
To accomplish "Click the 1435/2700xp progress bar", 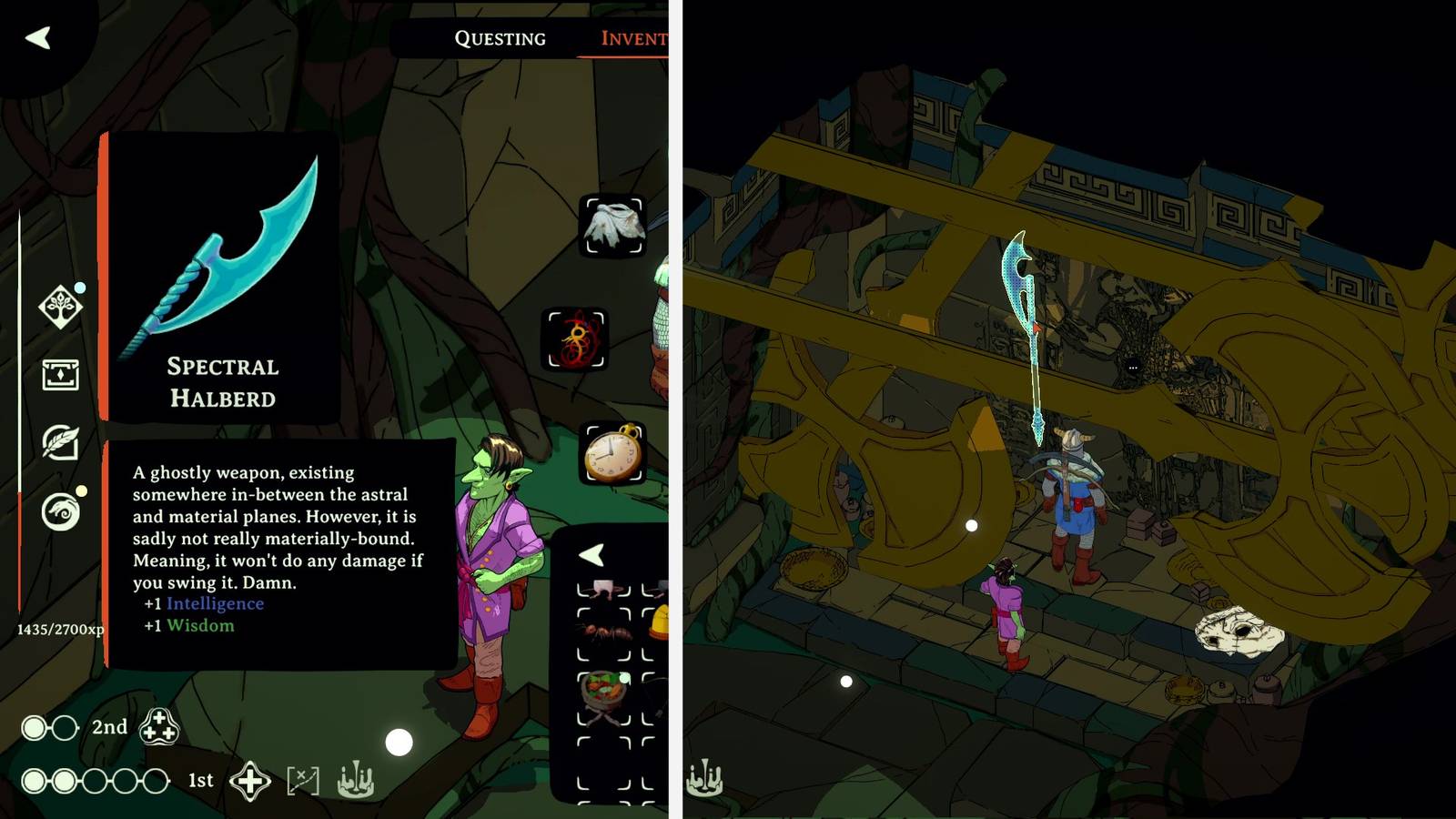I will 59,628.
